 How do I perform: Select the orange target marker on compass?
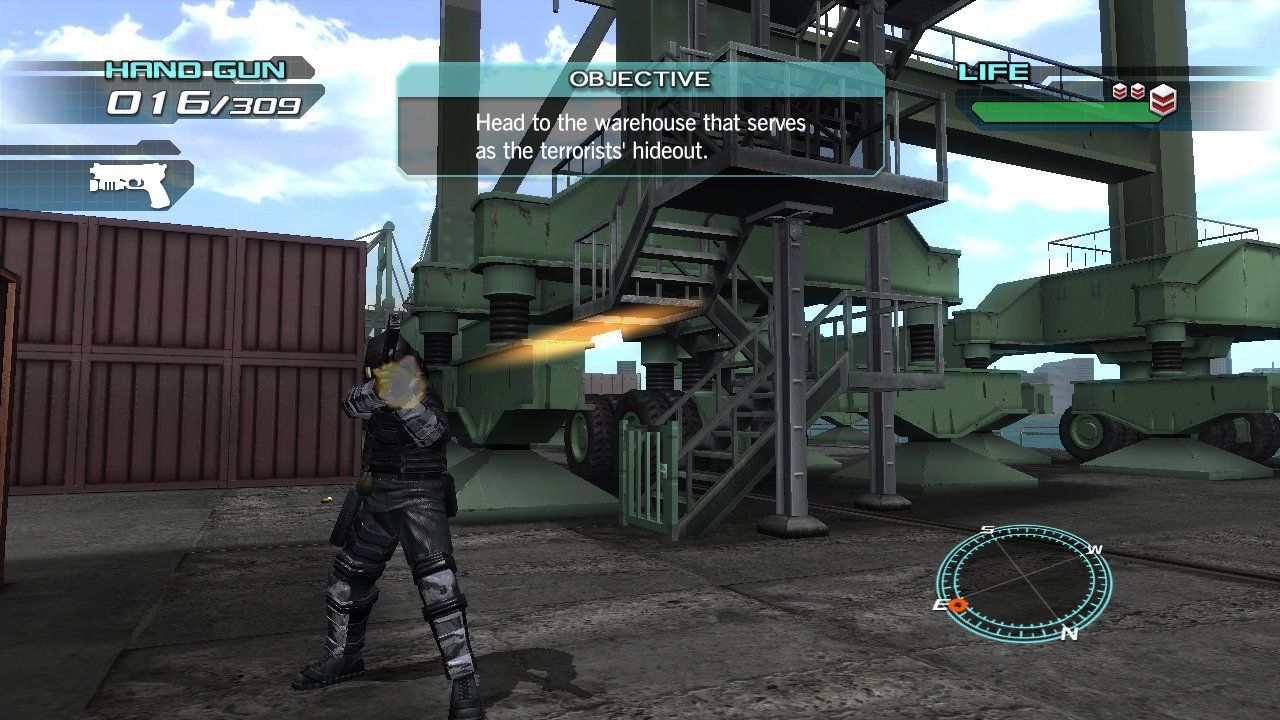(x=957, y=605)
